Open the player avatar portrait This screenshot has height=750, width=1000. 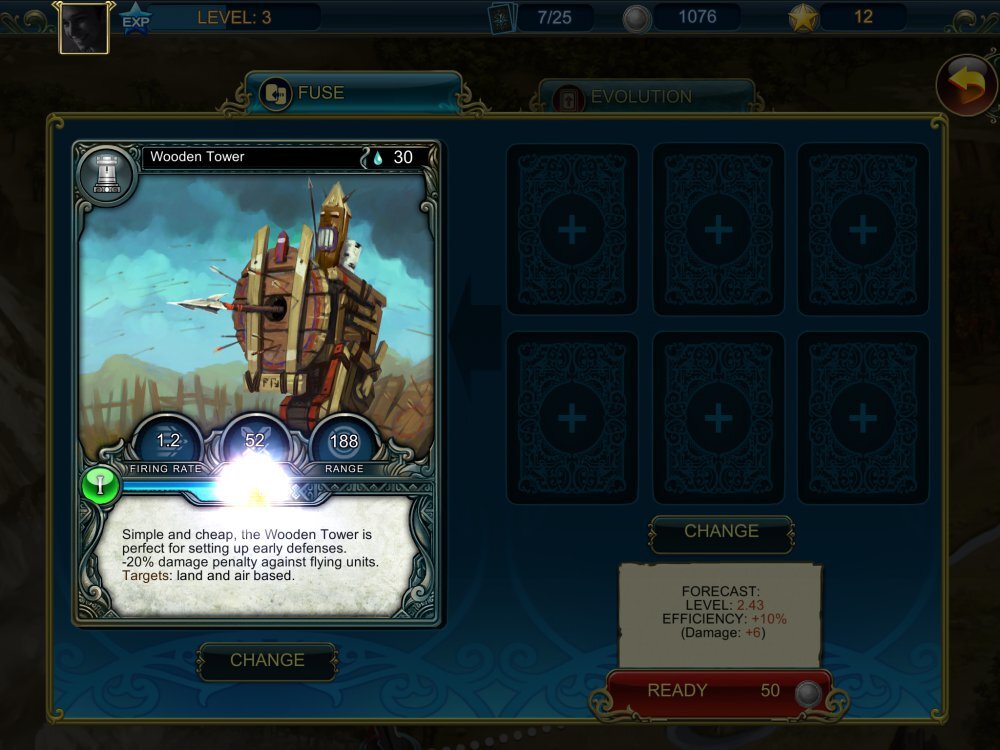tap(84, 28)
